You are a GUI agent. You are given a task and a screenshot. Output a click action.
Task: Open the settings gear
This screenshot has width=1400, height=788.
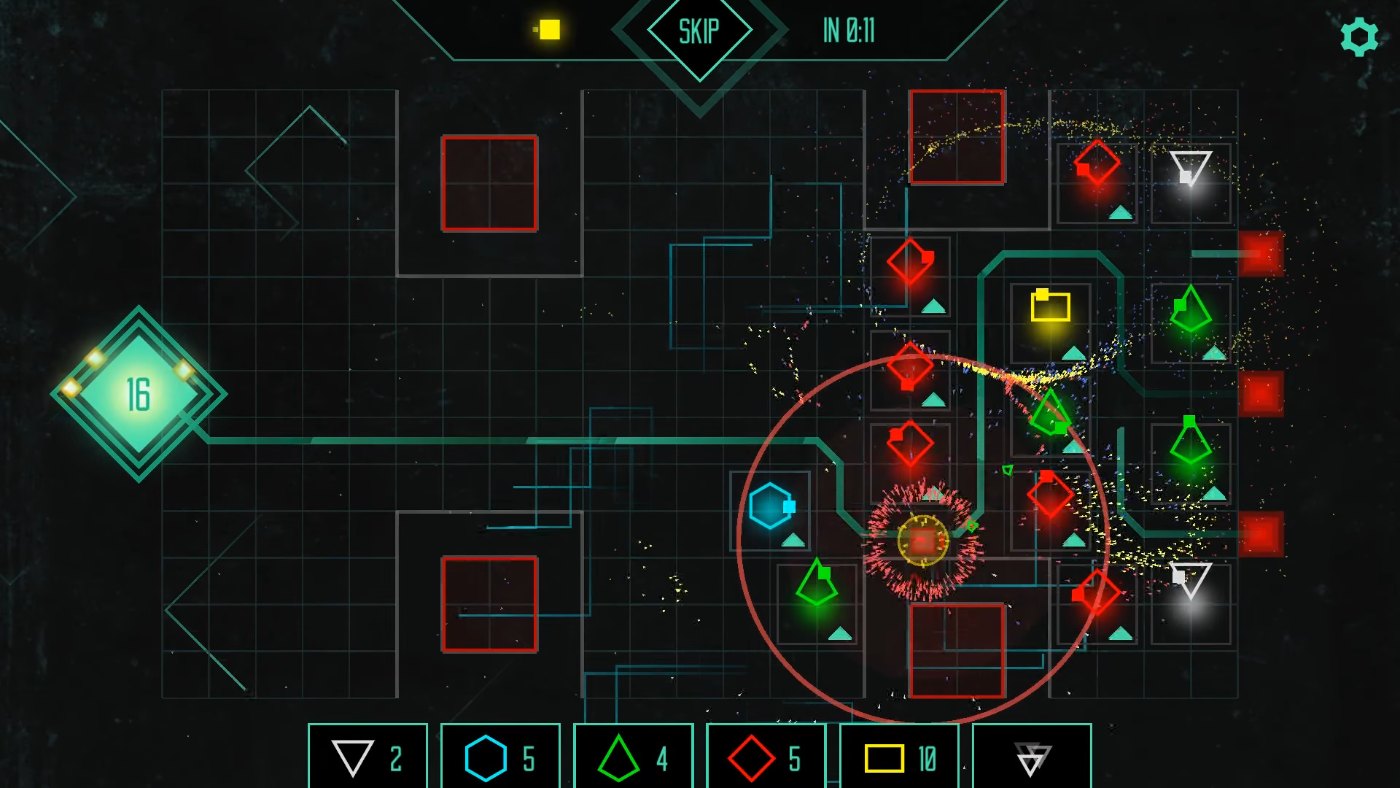[1358, 36]
